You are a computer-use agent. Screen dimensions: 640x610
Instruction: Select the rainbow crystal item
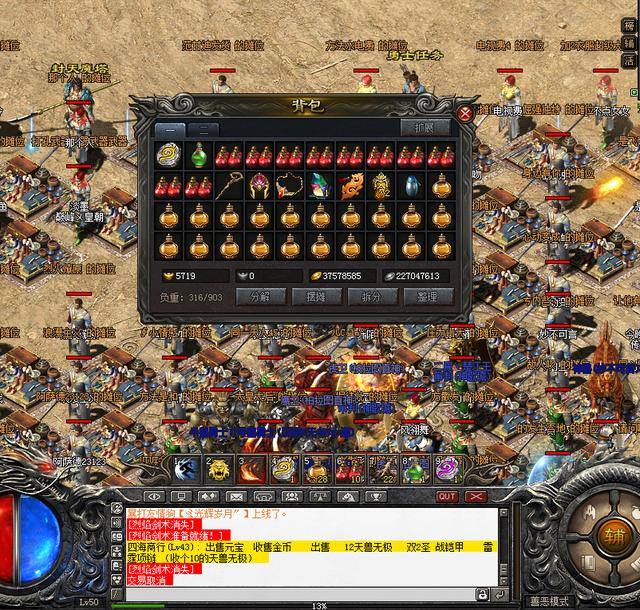320,186
